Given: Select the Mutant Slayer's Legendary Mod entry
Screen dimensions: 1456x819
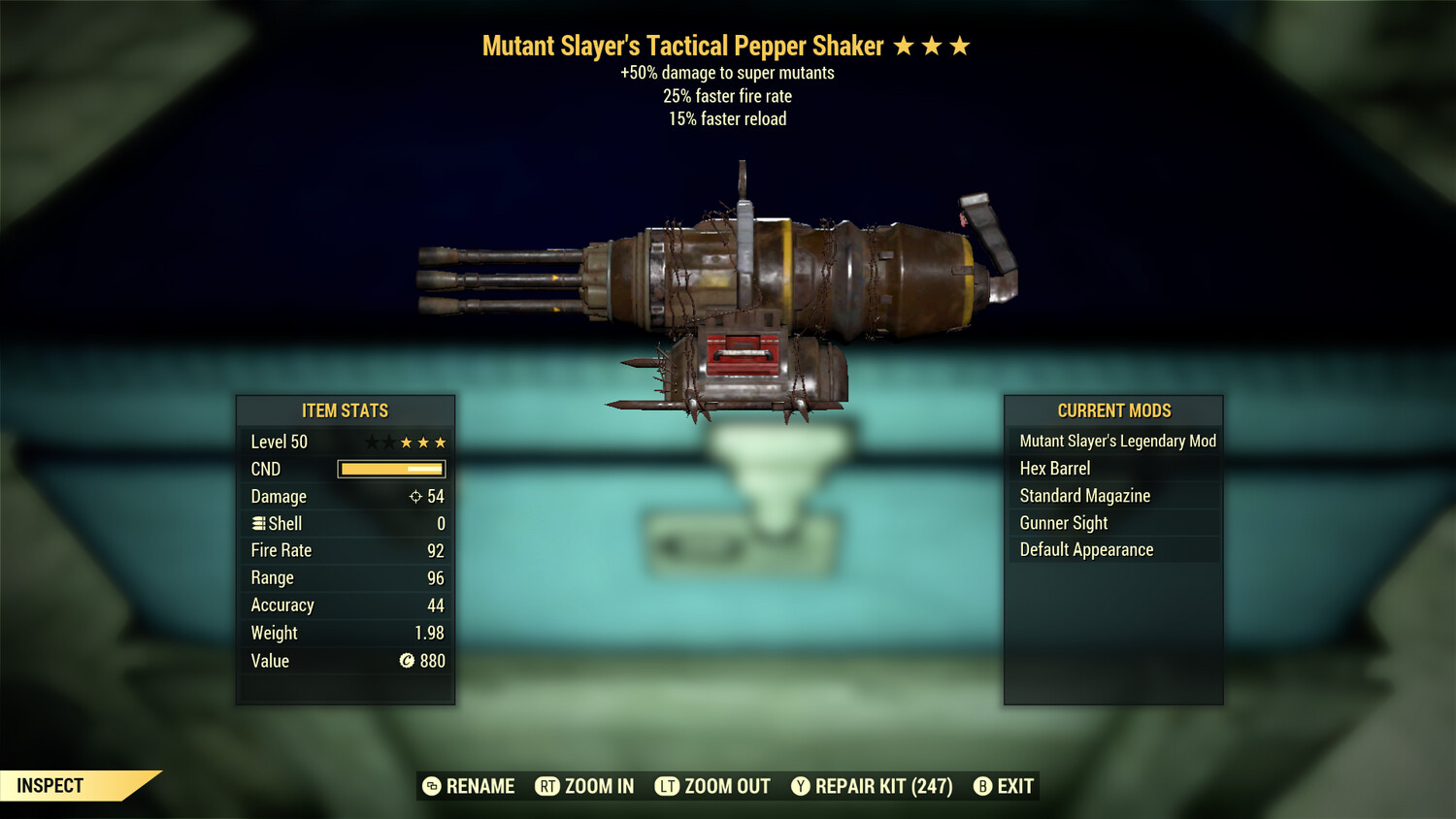Looking at the screenshot, I should click(1117, 441).
